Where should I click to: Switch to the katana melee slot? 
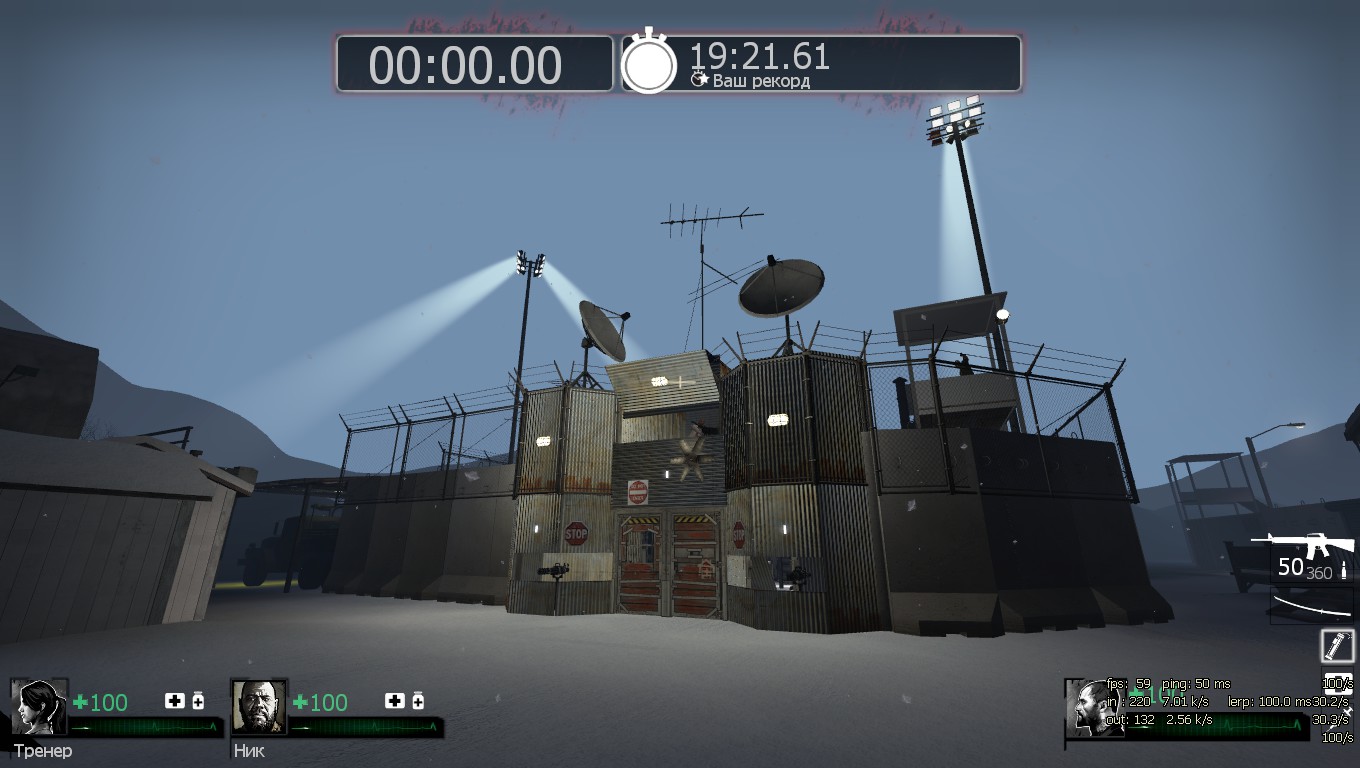tap(1310, 606)
